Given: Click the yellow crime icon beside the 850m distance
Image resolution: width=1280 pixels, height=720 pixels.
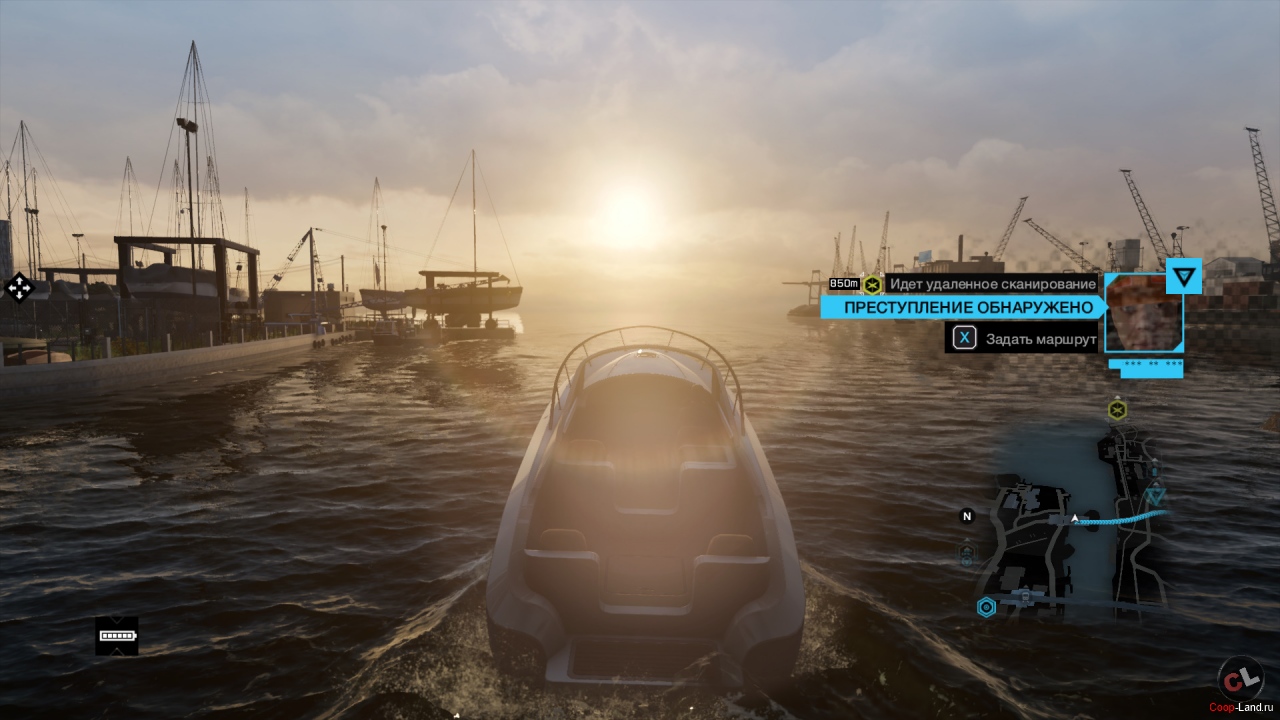Looking at the screenshot, I should (x=872, y=285).
